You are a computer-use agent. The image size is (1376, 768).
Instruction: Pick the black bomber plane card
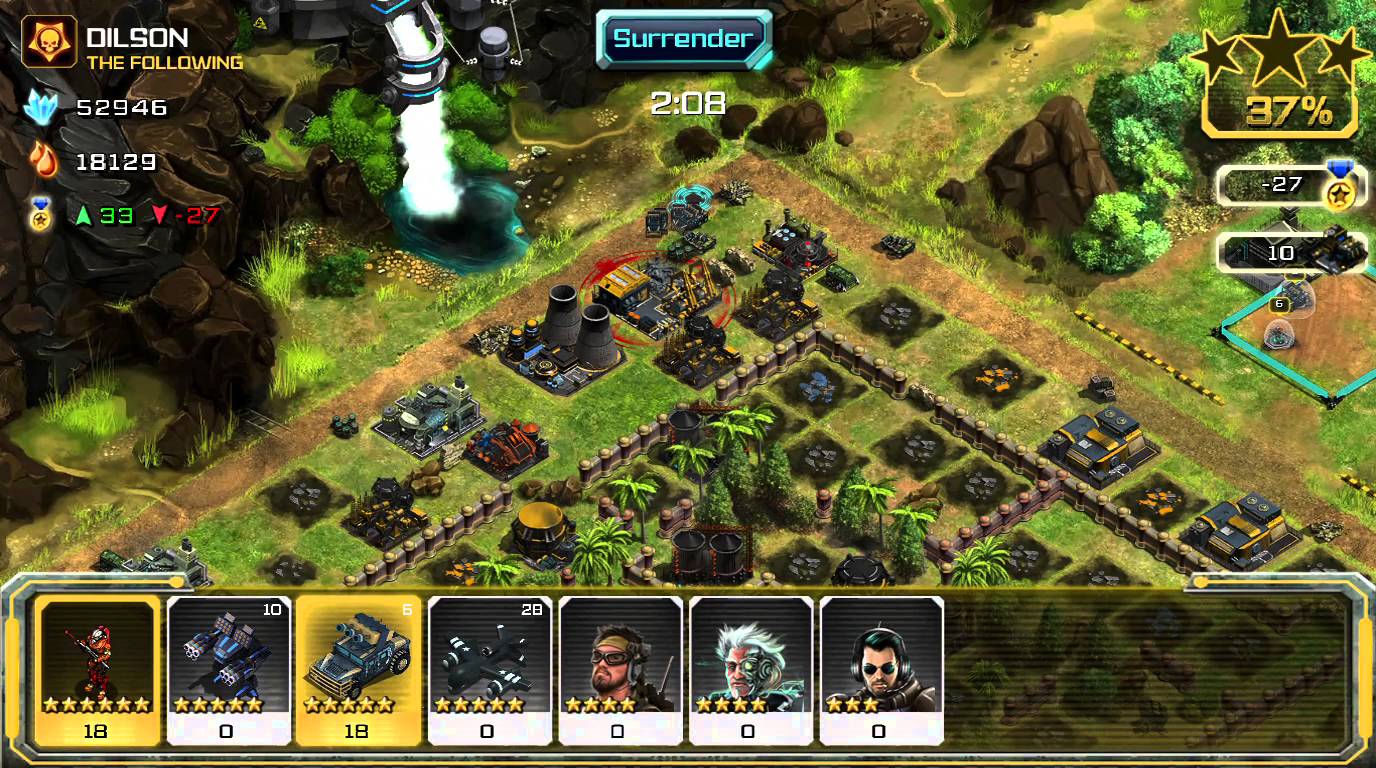pyautogui.click(x=489, y=670)
